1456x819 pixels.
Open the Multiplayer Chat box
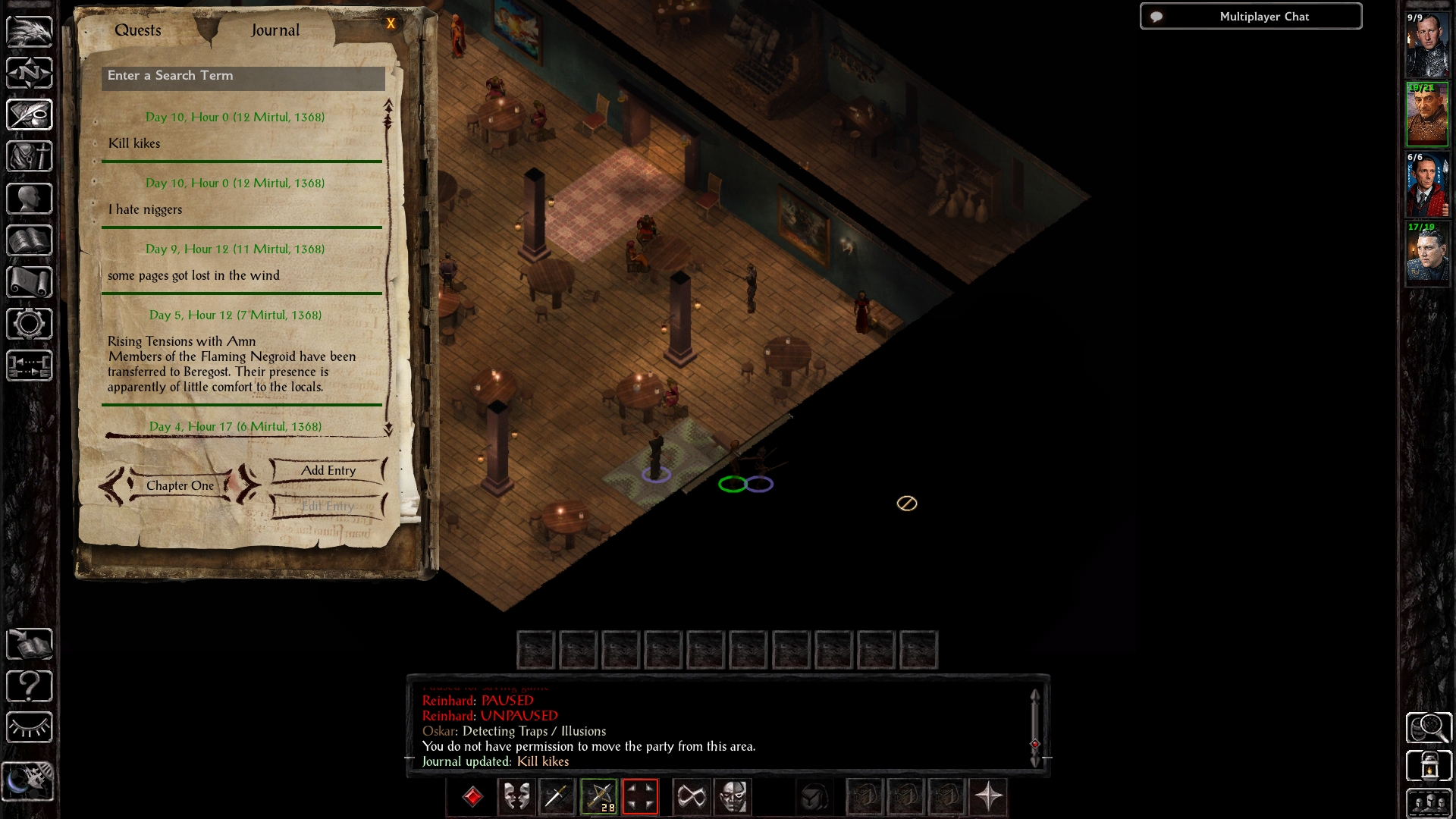[x=1250, y=17]
